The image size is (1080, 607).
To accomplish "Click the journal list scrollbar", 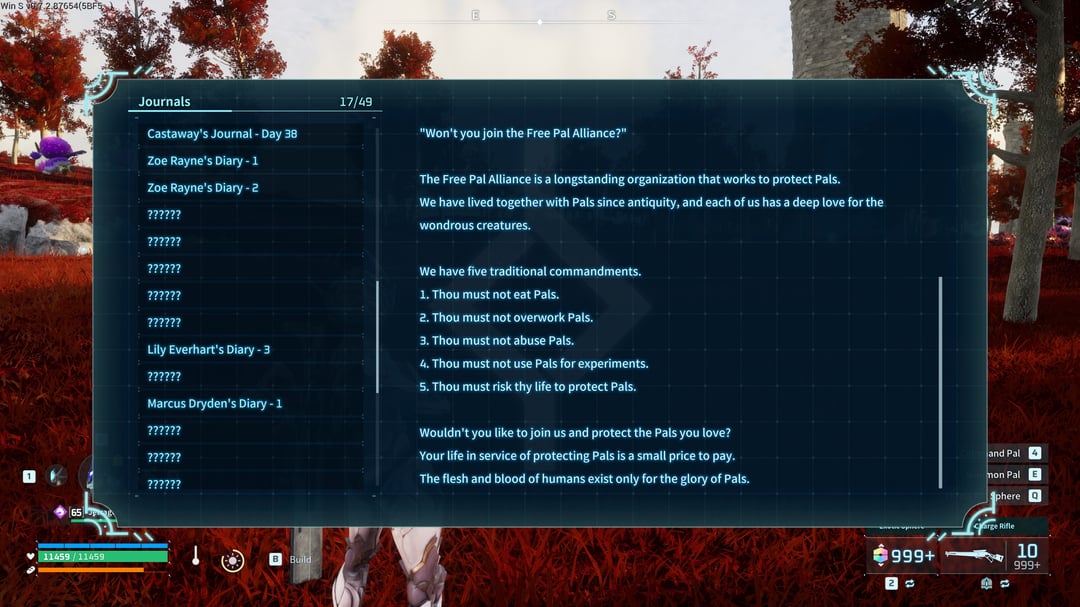I will [377, 336].
